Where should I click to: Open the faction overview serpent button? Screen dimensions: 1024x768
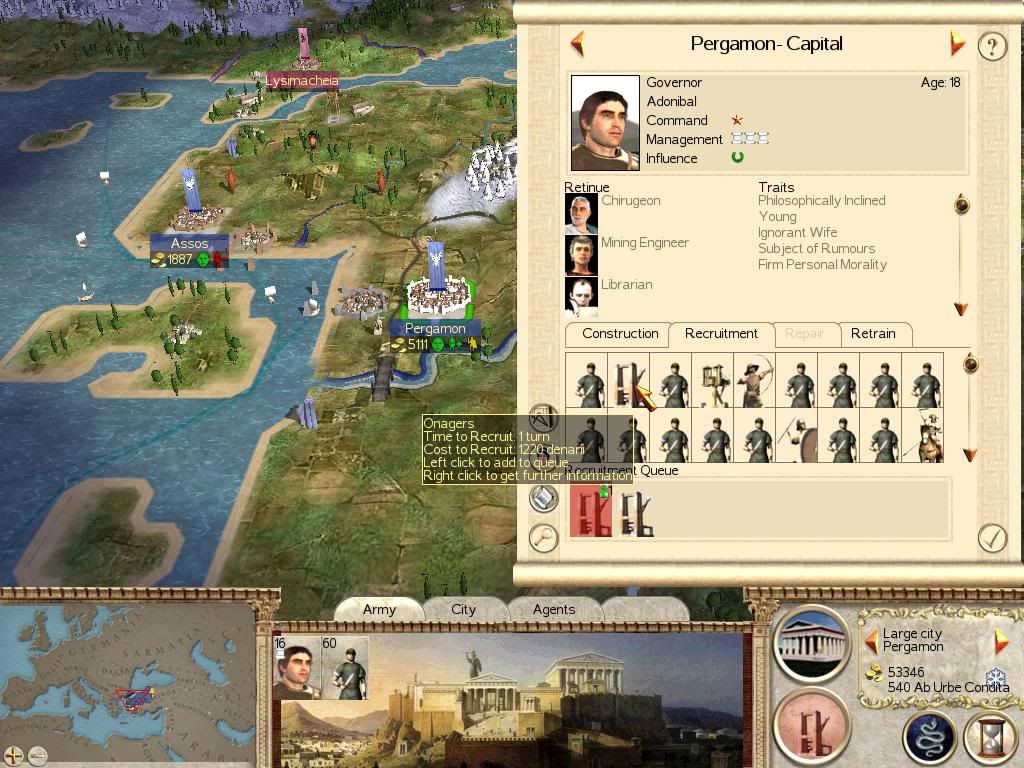[929, 738]
